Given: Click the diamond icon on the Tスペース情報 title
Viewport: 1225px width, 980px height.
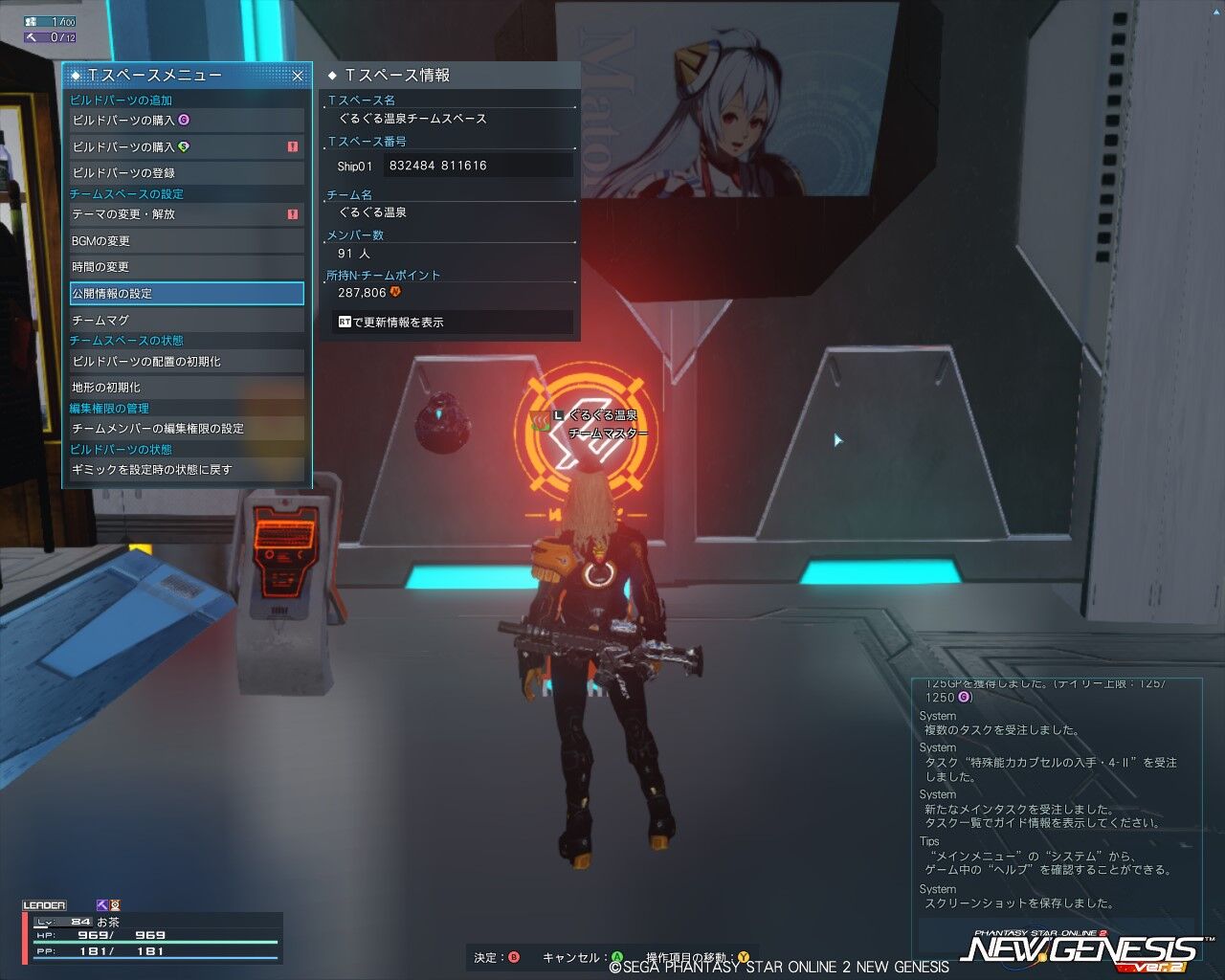Looking at the screenshot, I should click(x=330, y=74).
